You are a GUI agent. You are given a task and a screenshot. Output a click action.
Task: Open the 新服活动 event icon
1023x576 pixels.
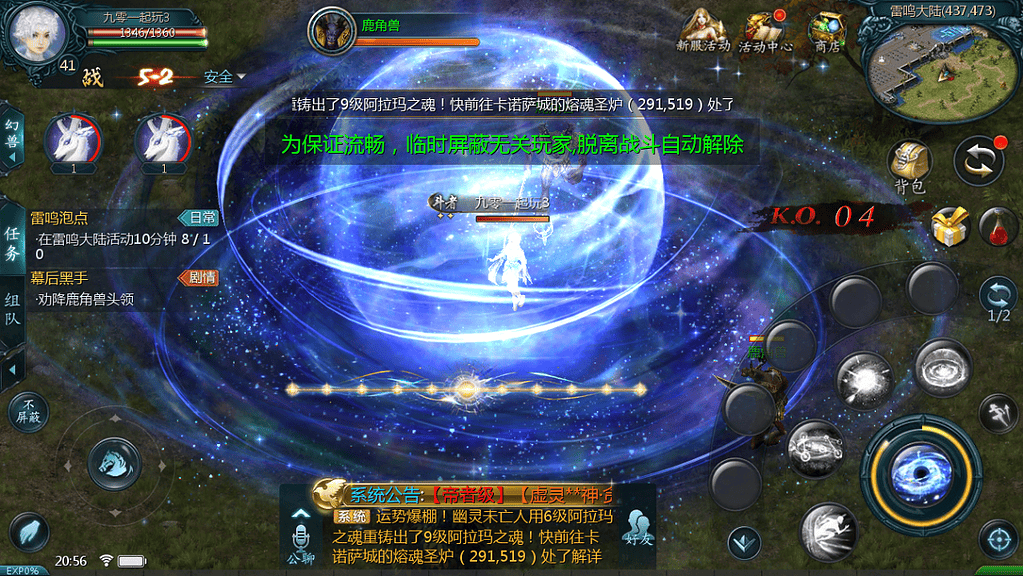tap(703, 31)
